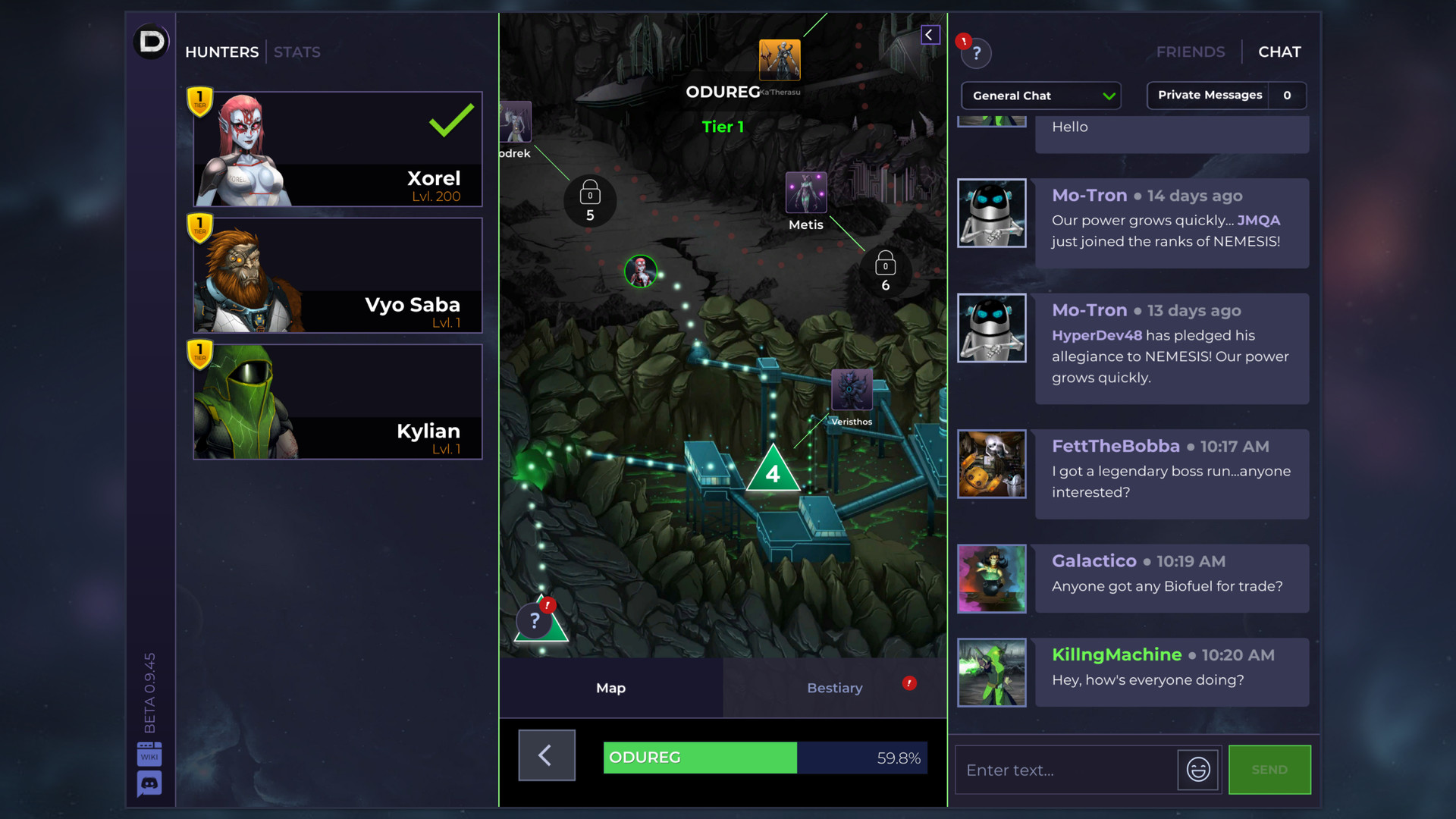
Task: Choose the Vyo Saba hunter card
Action: [337, 275]
